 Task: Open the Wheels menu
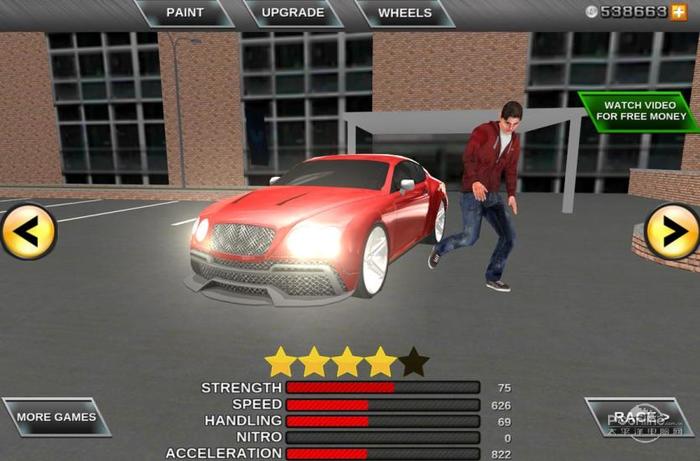(405, 13)
